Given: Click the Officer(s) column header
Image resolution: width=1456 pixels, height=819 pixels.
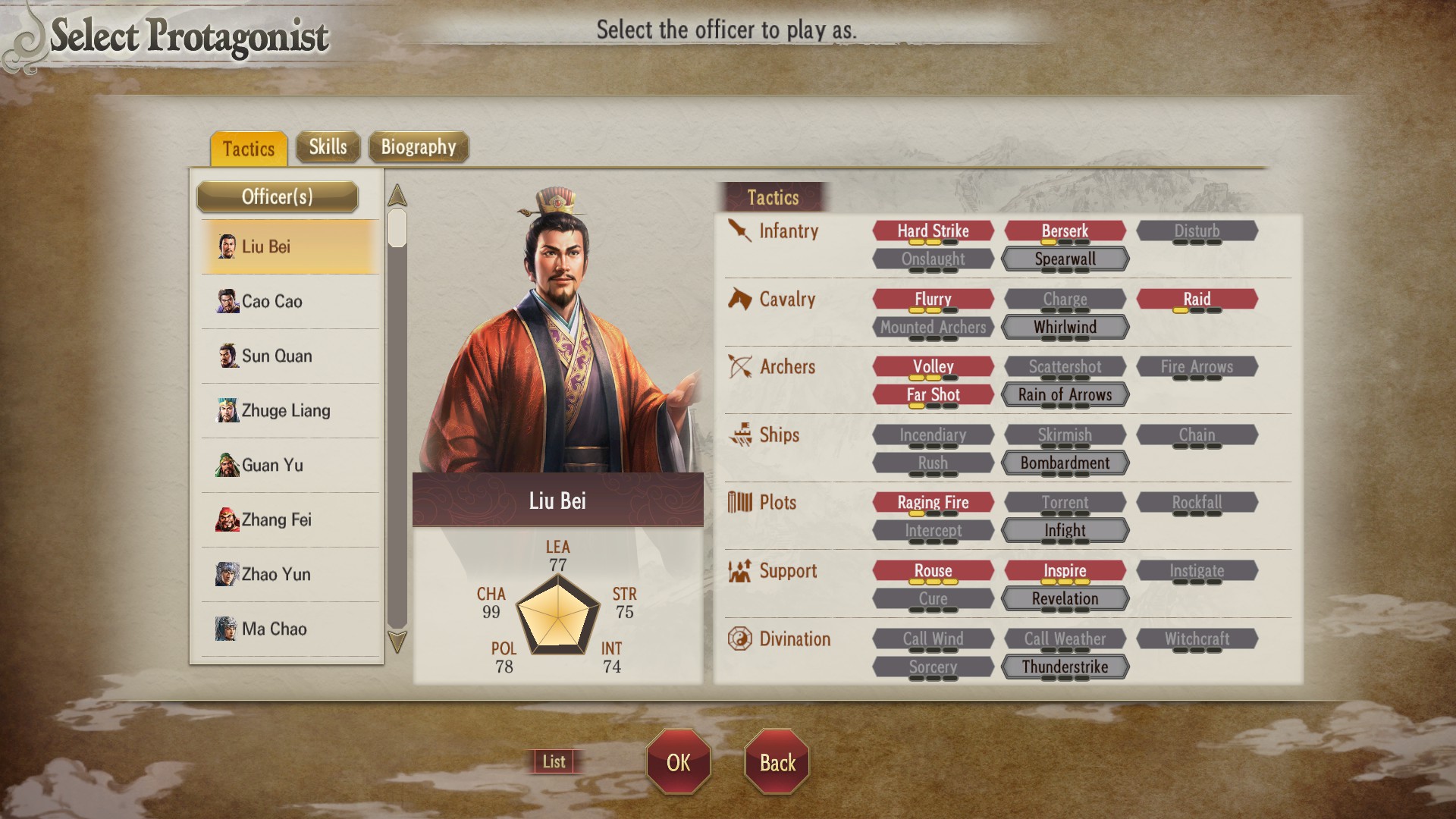Looking at the screenshot, I should (277, 197).
